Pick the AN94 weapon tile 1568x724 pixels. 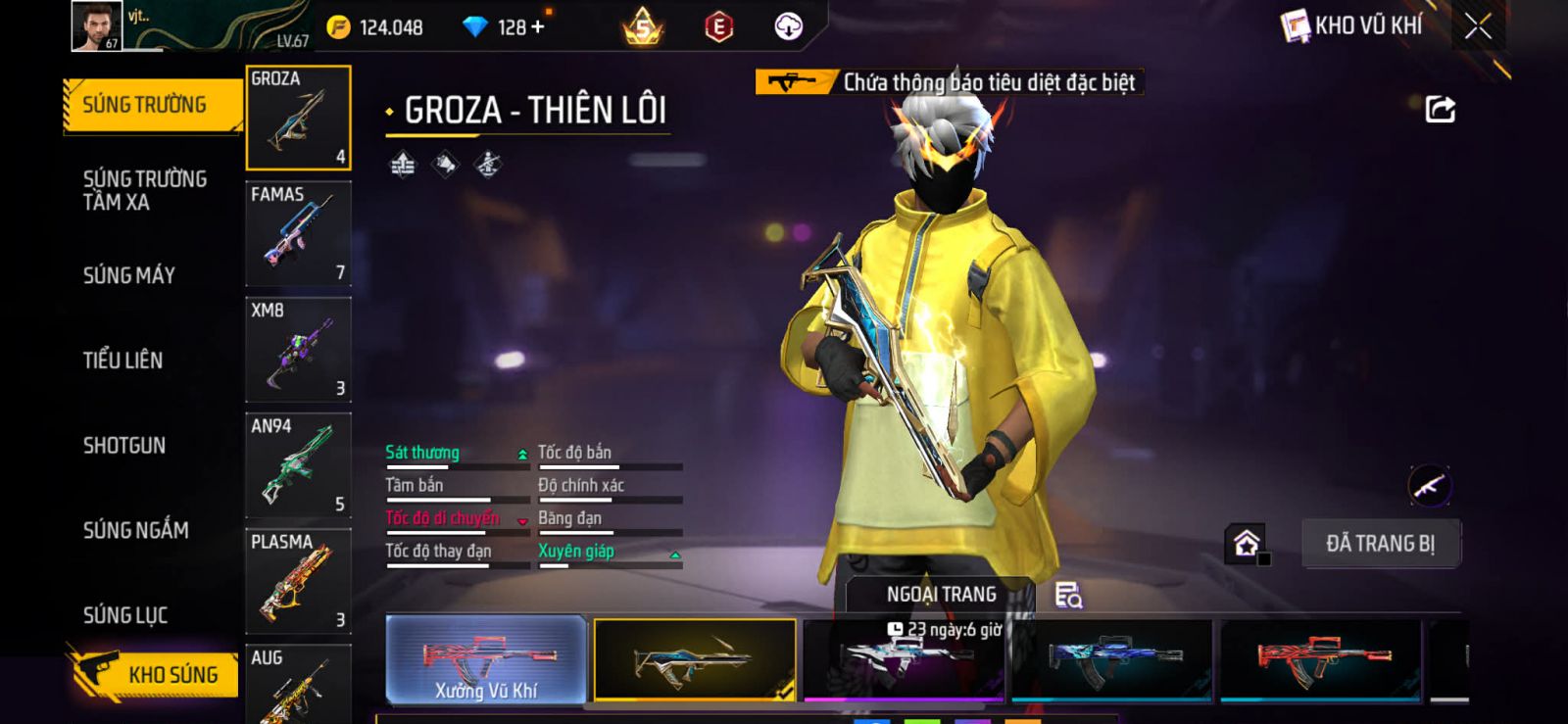(x=298, y=465)
